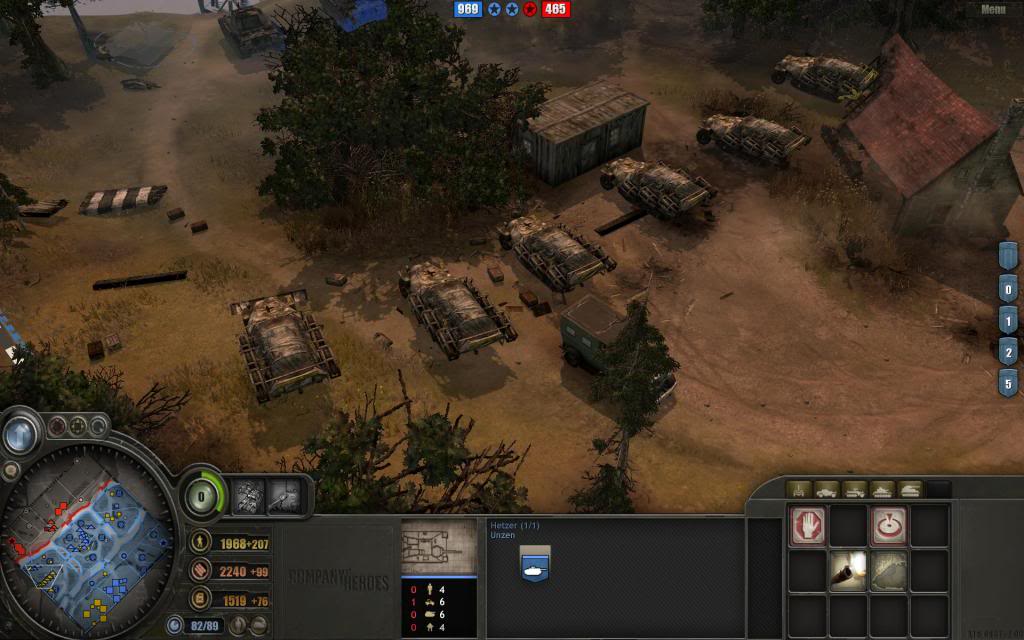Select control group badge 1
The width and height of the screenshot is (1024, 640).
tap(1009, 322)
